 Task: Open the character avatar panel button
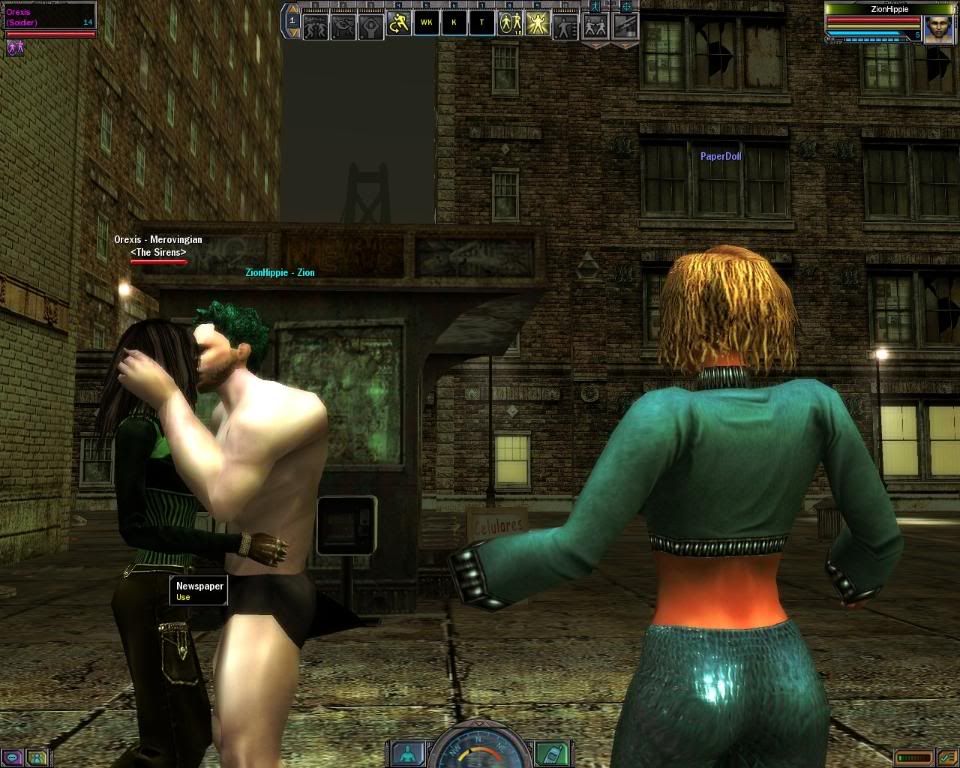(407, 753)
